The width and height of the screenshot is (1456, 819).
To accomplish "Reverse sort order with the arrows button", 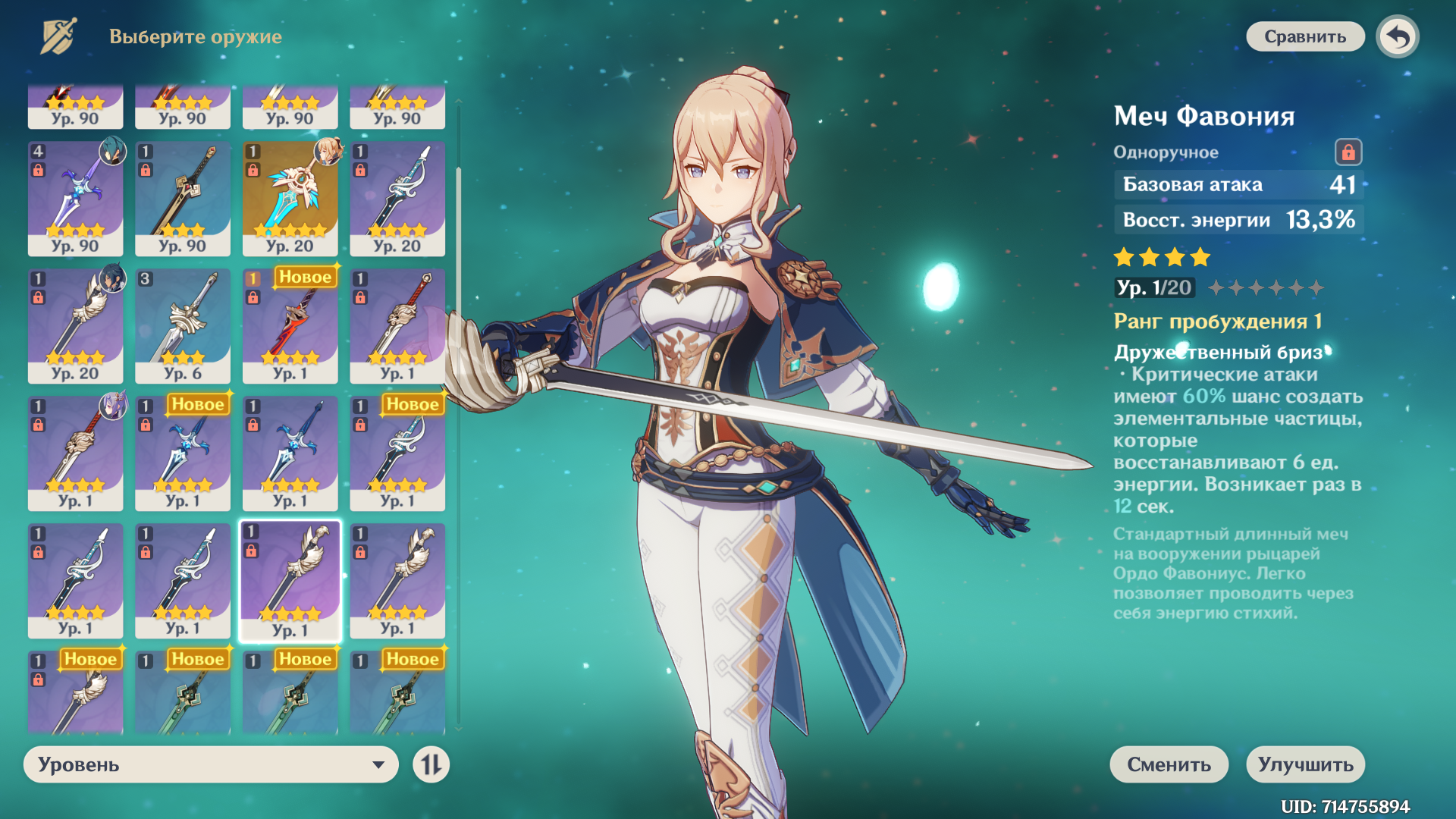I will coord(431,764).
